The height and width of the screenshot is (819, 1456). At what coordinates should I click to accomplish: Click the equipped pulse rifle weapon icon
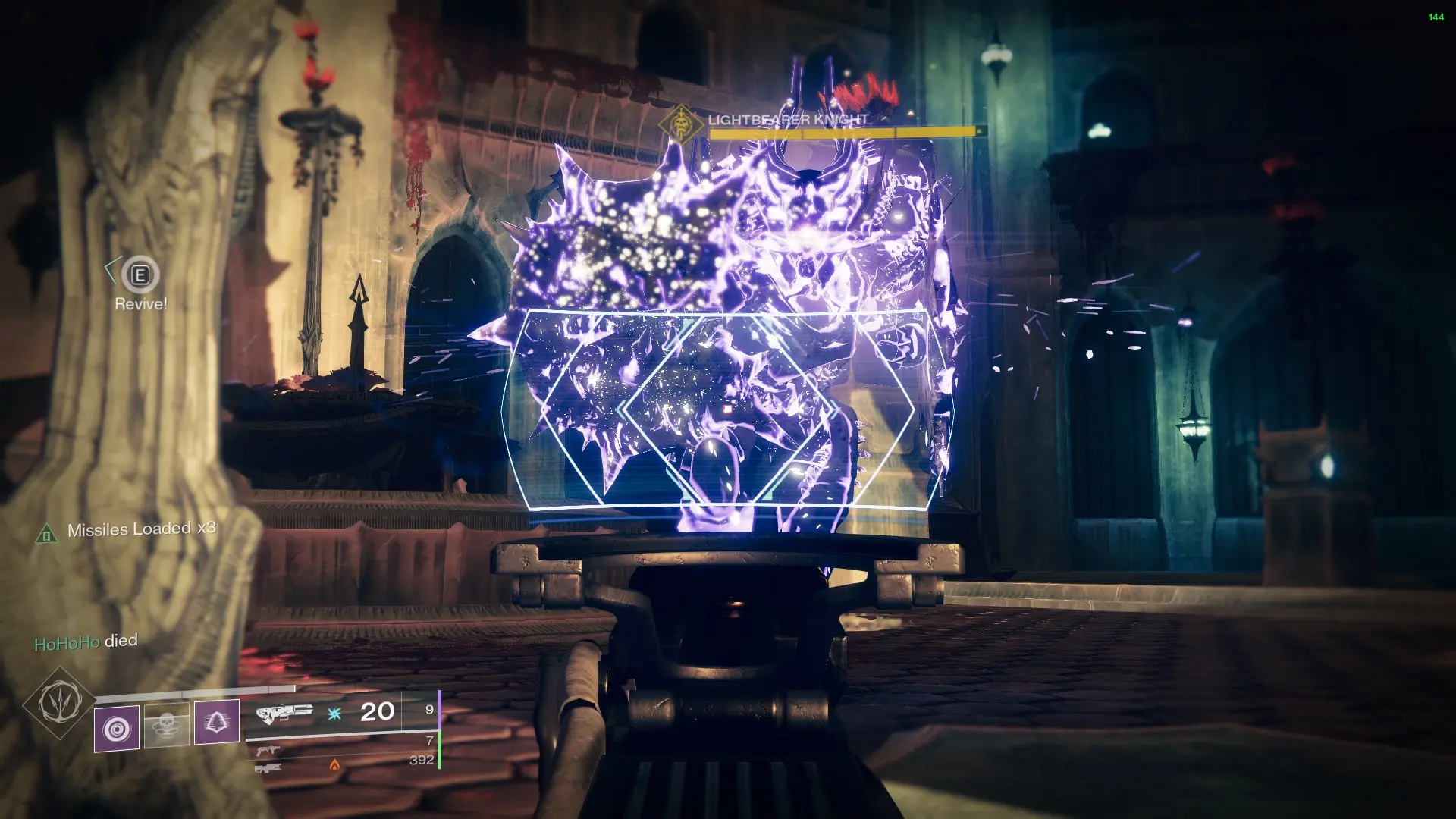[x=284, y=713]
